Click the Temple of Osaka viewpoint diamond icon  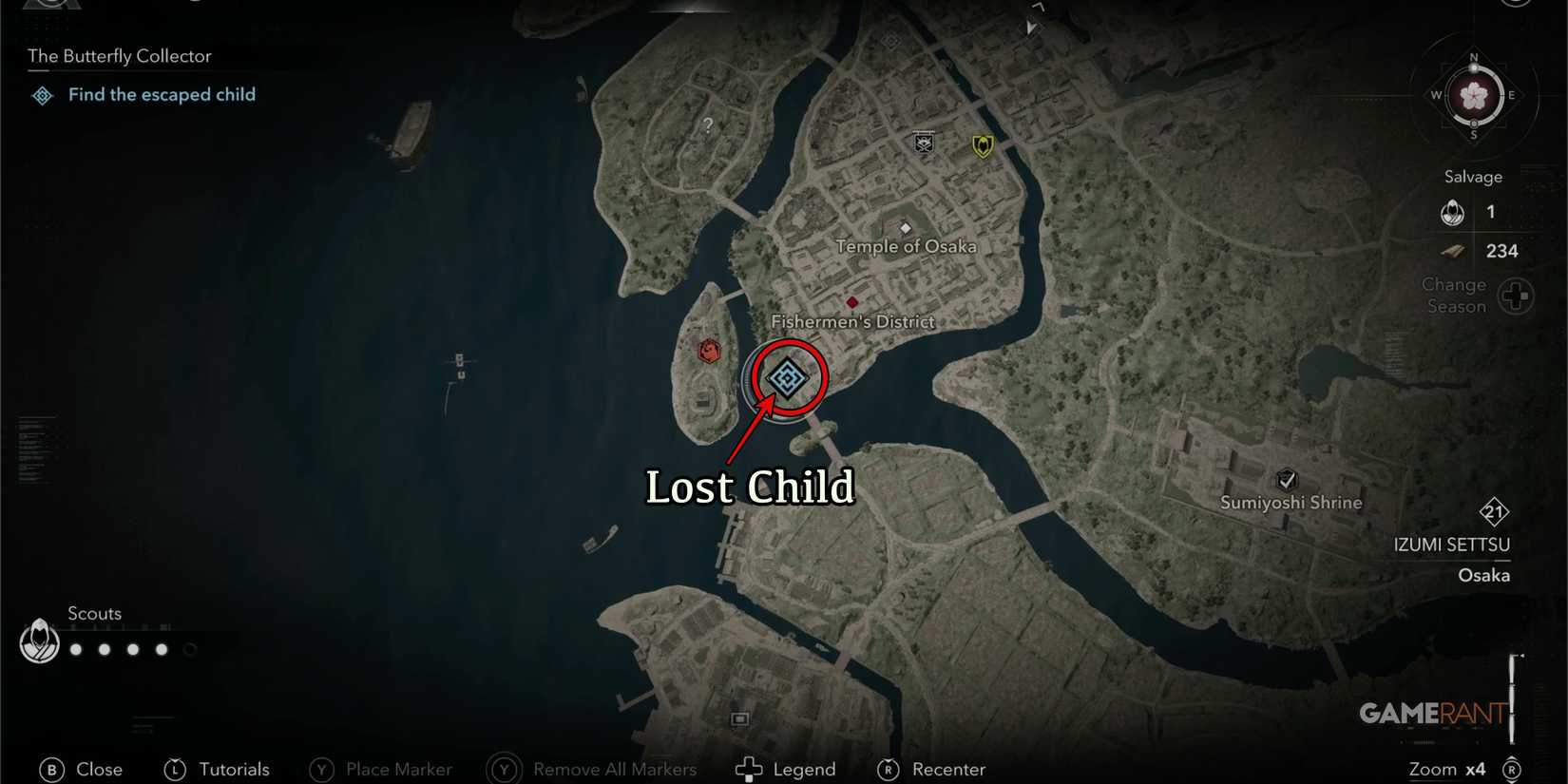point(906,227)
